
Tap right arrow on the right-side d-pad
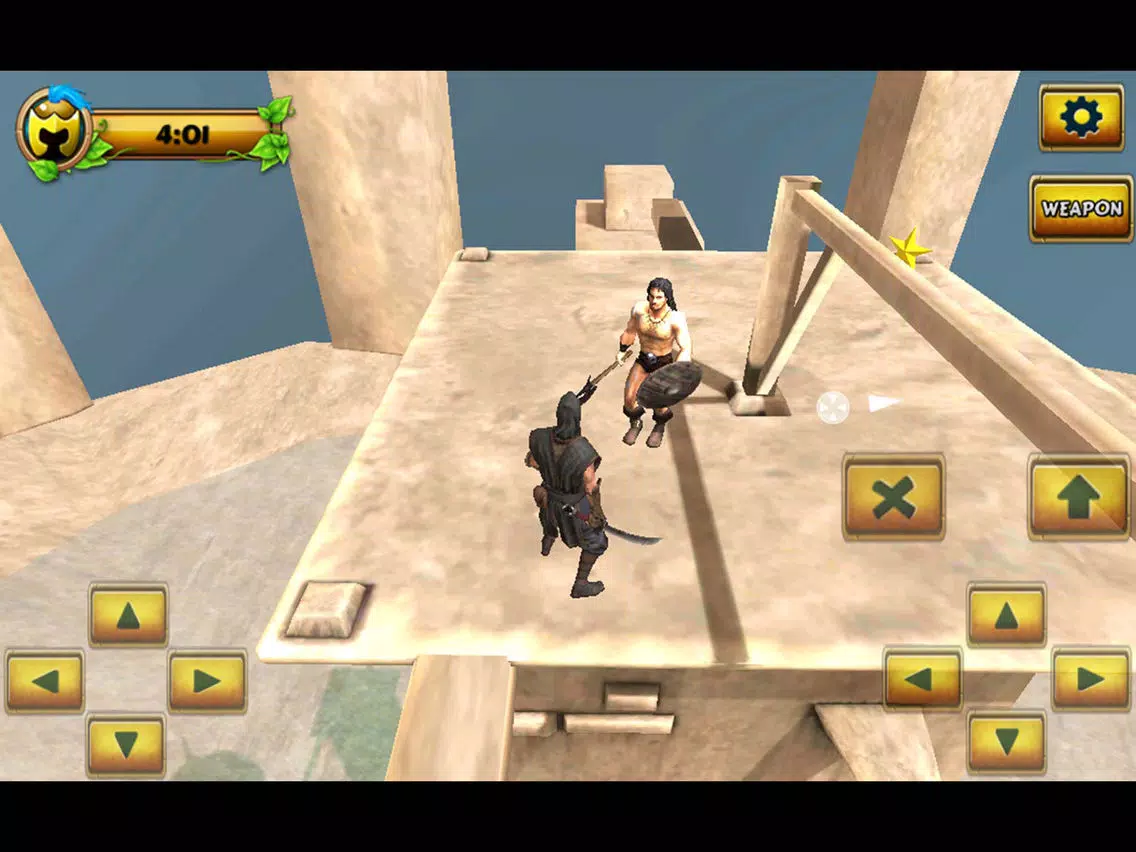pyautogui.click(x=1090, y=679)
